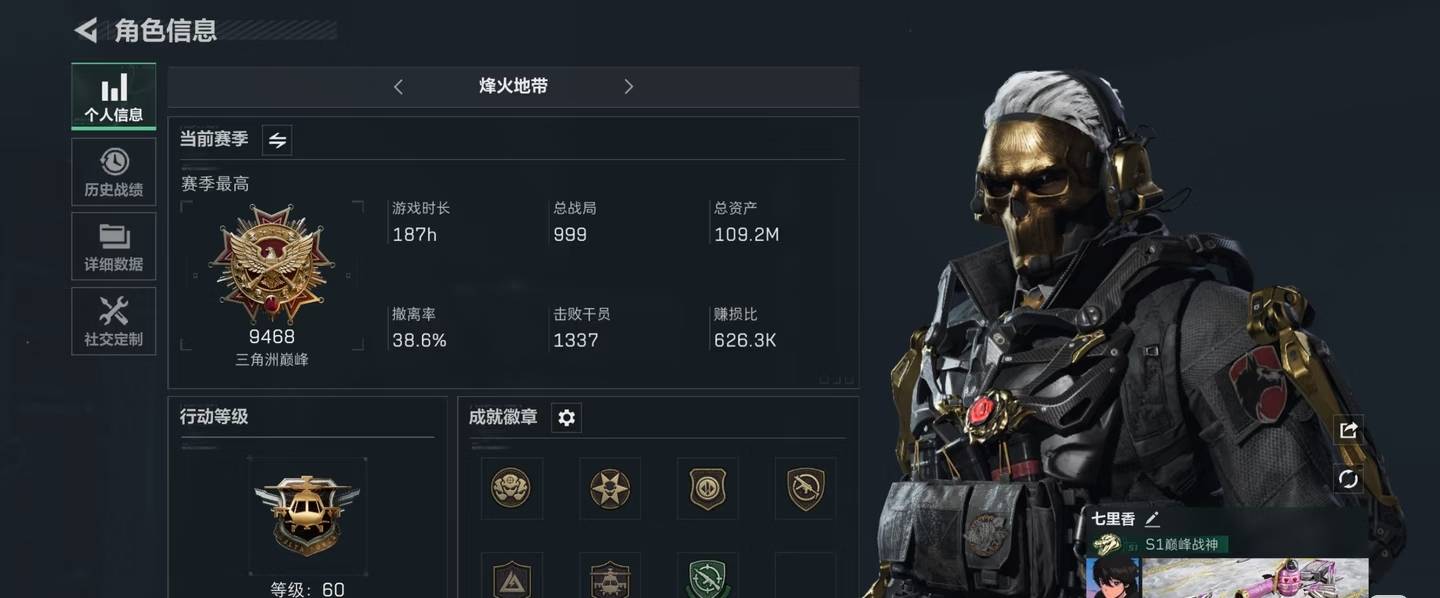View the 三角洲巅峰 season rank medal
The width and height of the screenshot is (1440, 598).
coord(272,263)
